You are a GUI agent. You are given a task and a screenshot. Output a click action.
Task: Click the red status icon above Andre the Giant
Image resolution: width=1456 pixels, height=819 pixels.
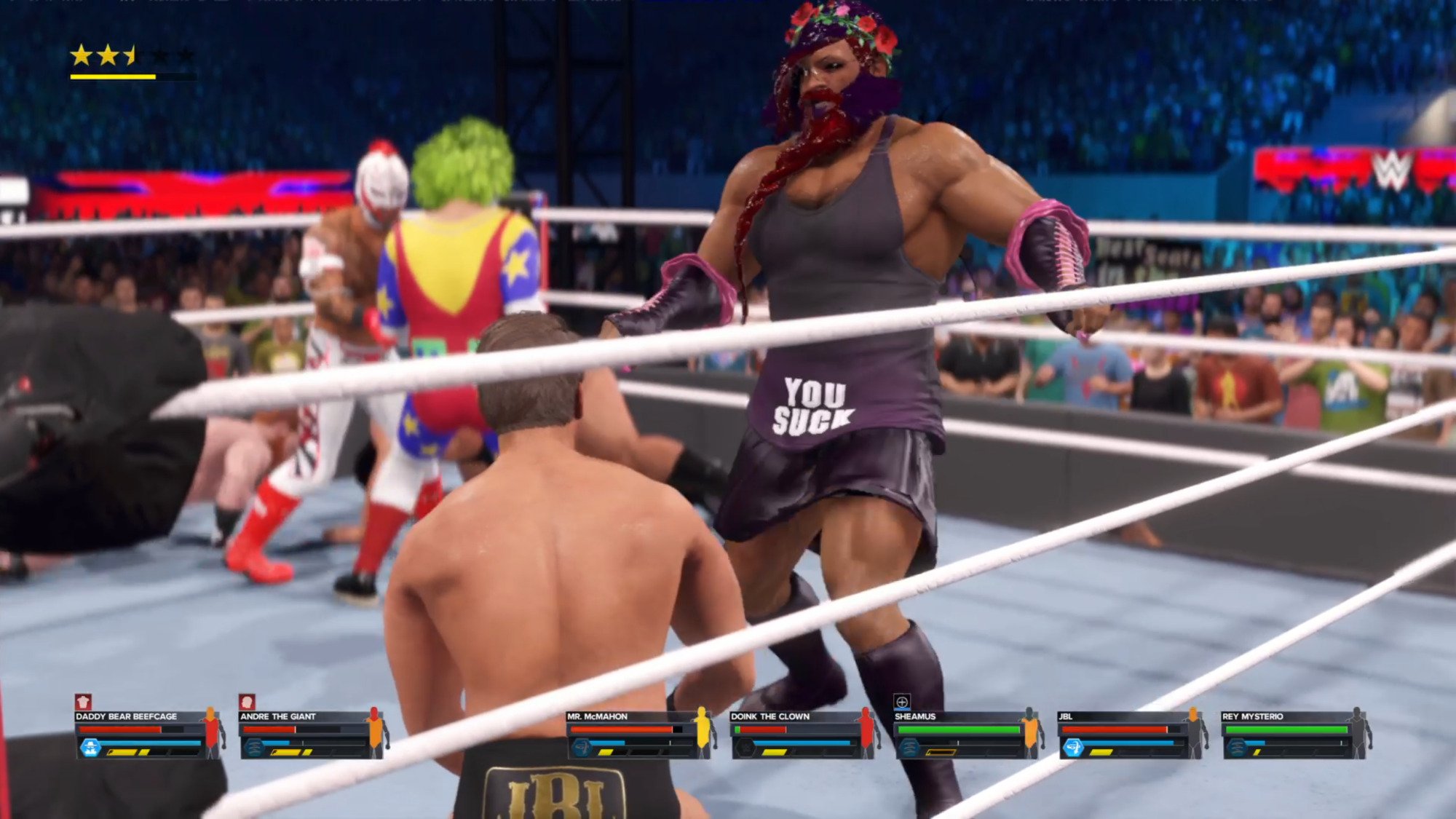coord(247,702)
